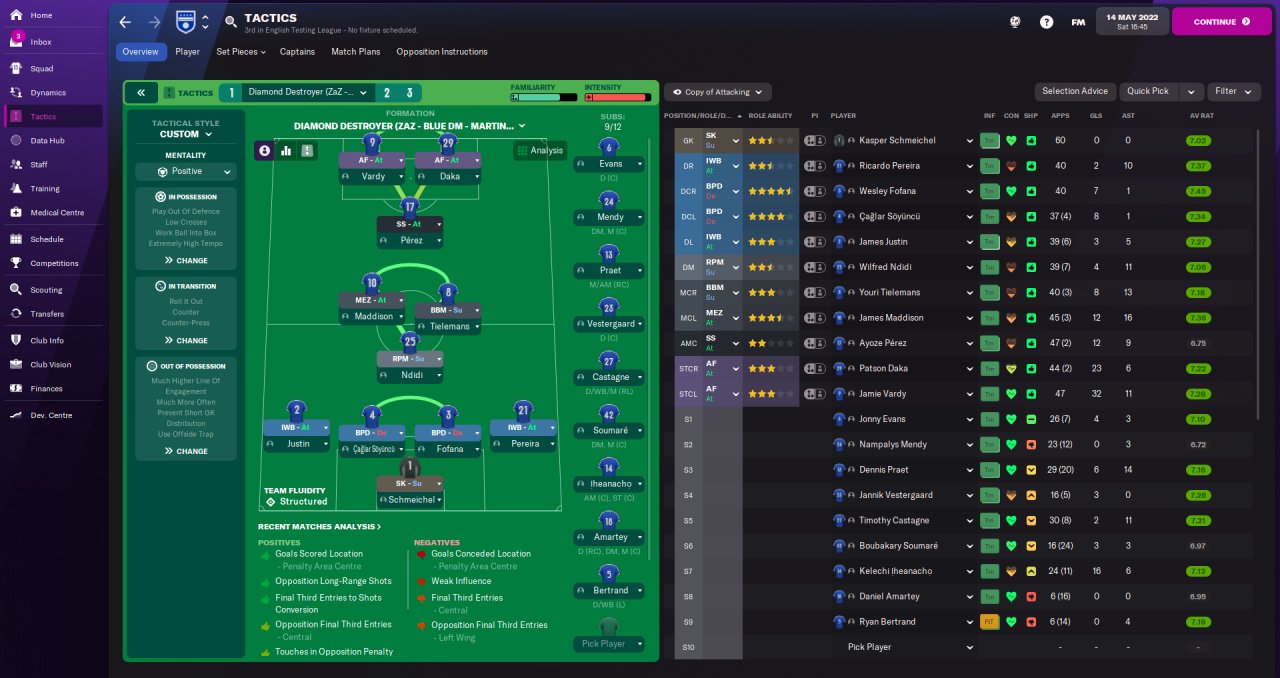Continue to advance the game
The width and height of the screenshot is (1280, 678).
pyautogui.click(x=1220, y=21)
